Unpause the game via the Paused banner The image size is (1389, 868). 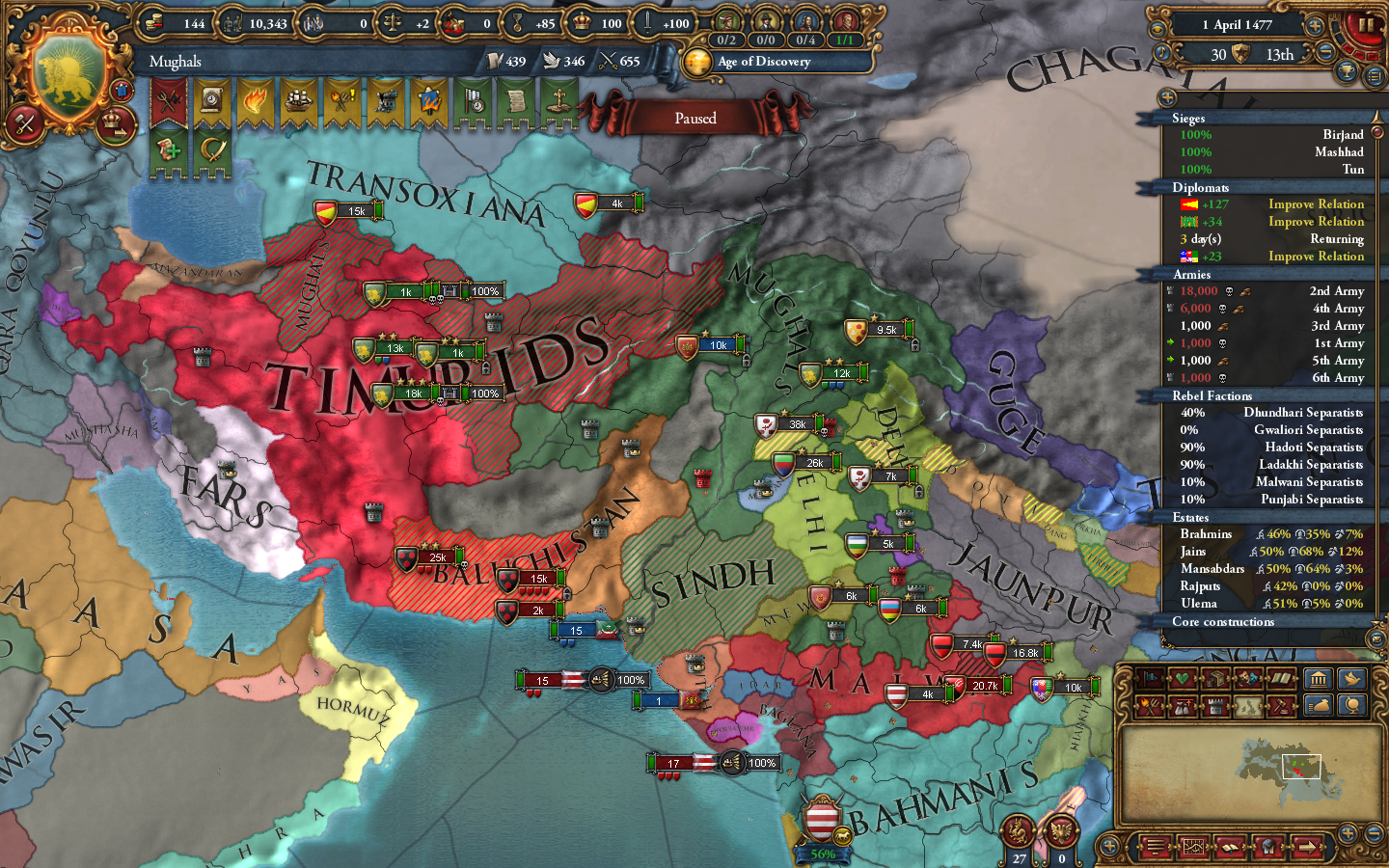[x=696, y=118]
